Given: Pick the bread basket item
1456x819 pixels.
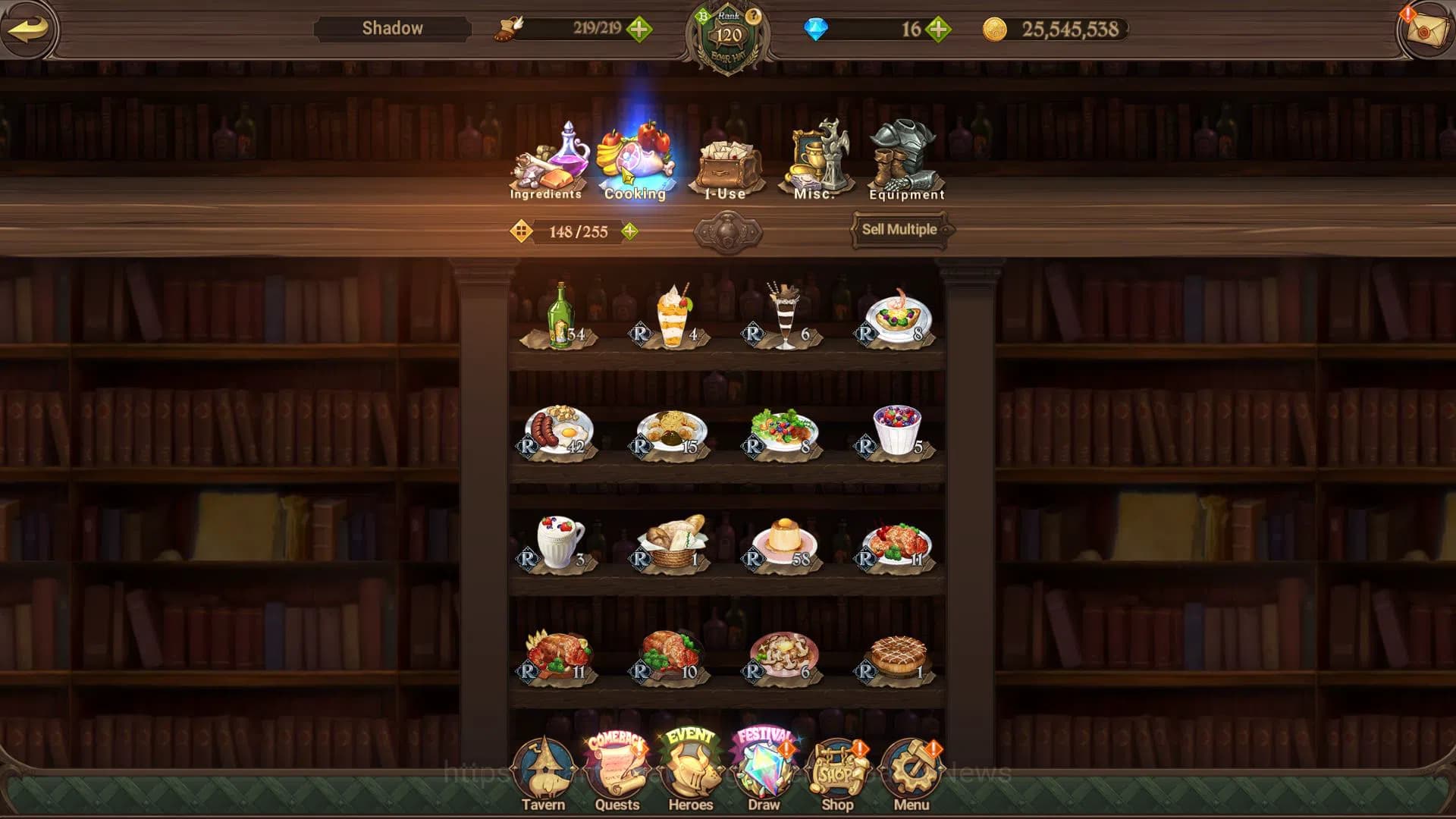Looking at the screenshot, I should pos(672,541).
